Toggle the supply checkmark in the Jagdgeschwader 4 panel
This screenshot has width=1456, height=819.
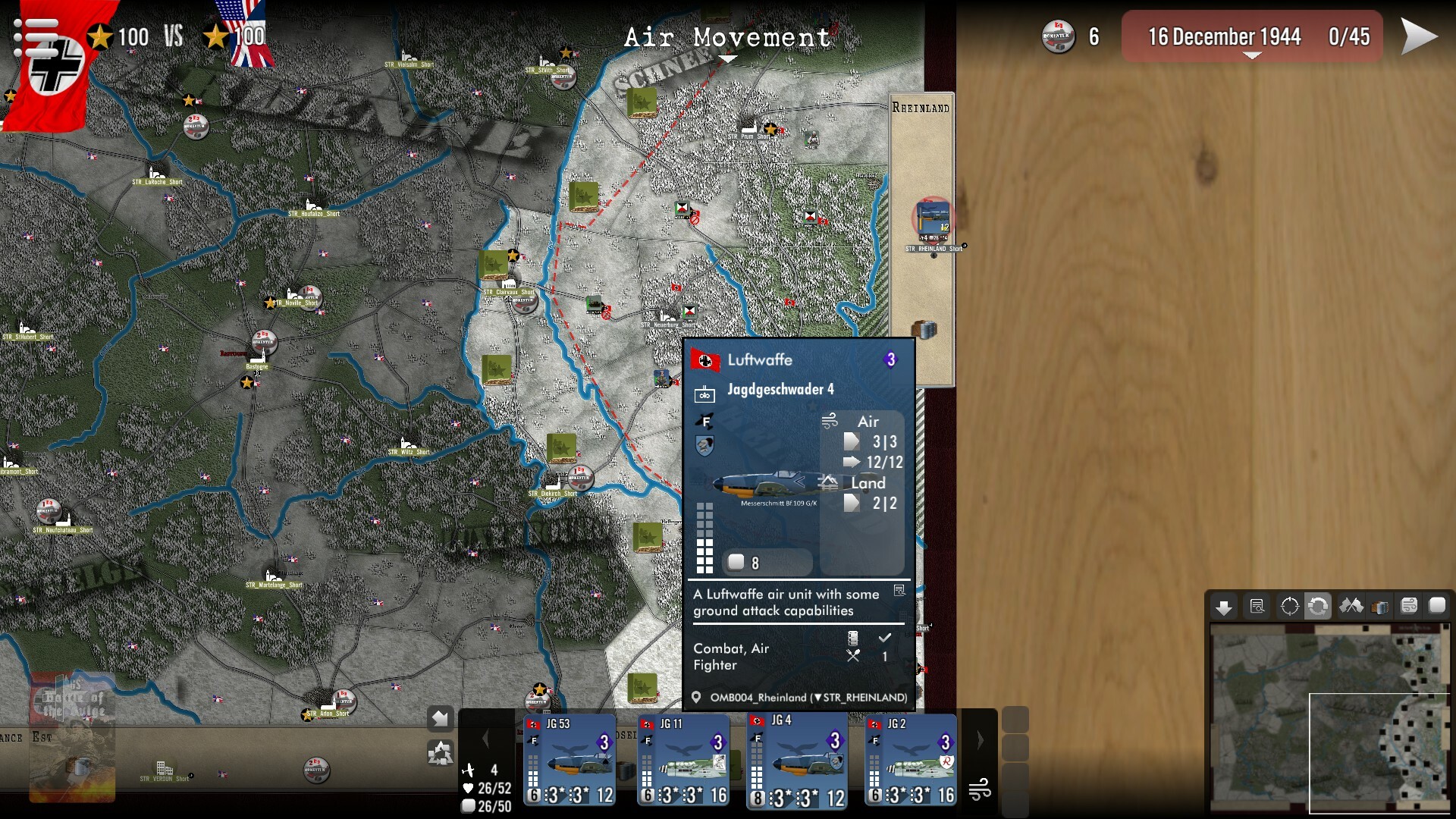point(883,637)
